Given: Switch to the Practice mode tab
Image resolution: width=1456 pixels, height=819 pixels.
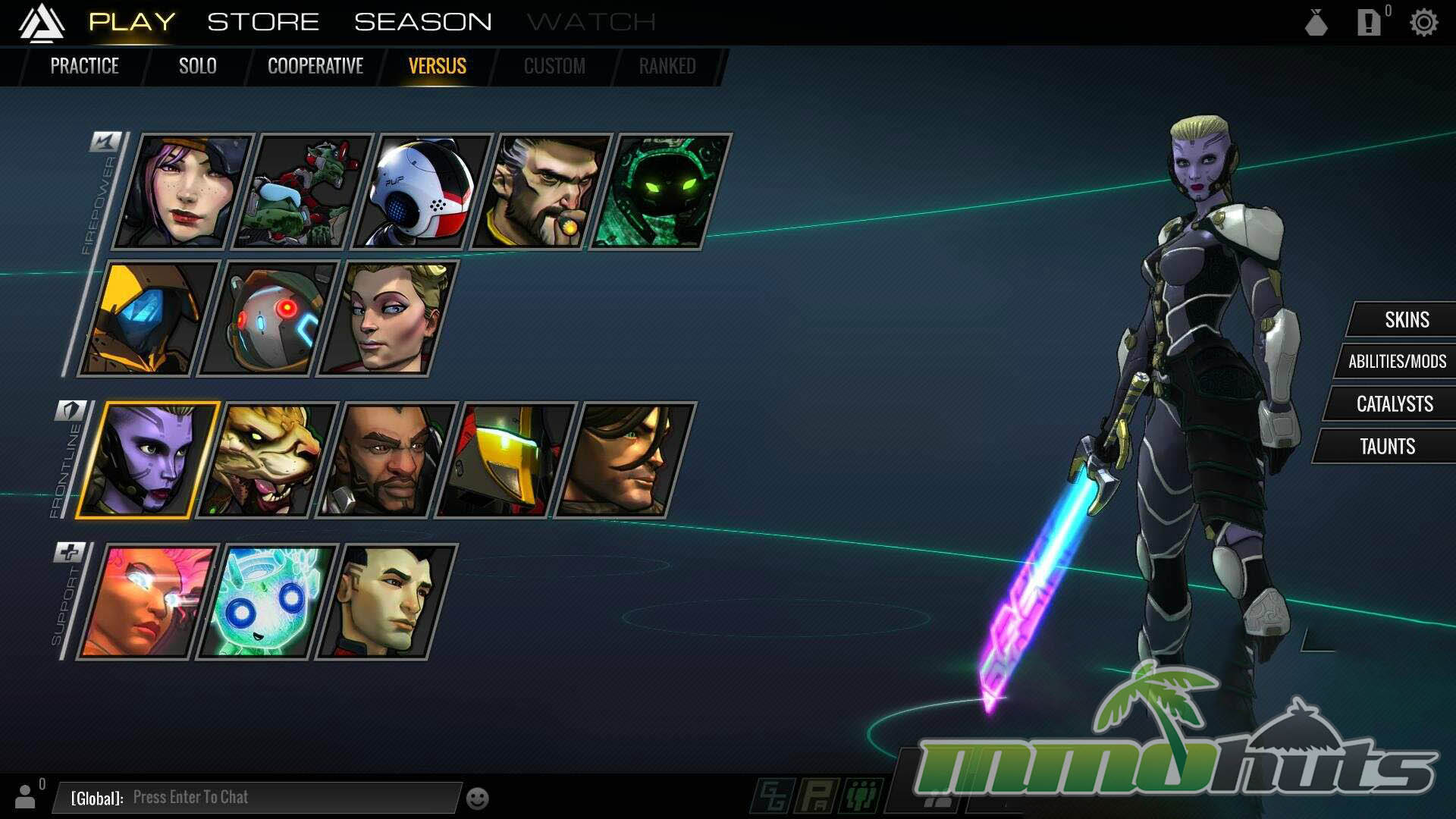Looking at the screenshot, I should click(x=84, y=66).
